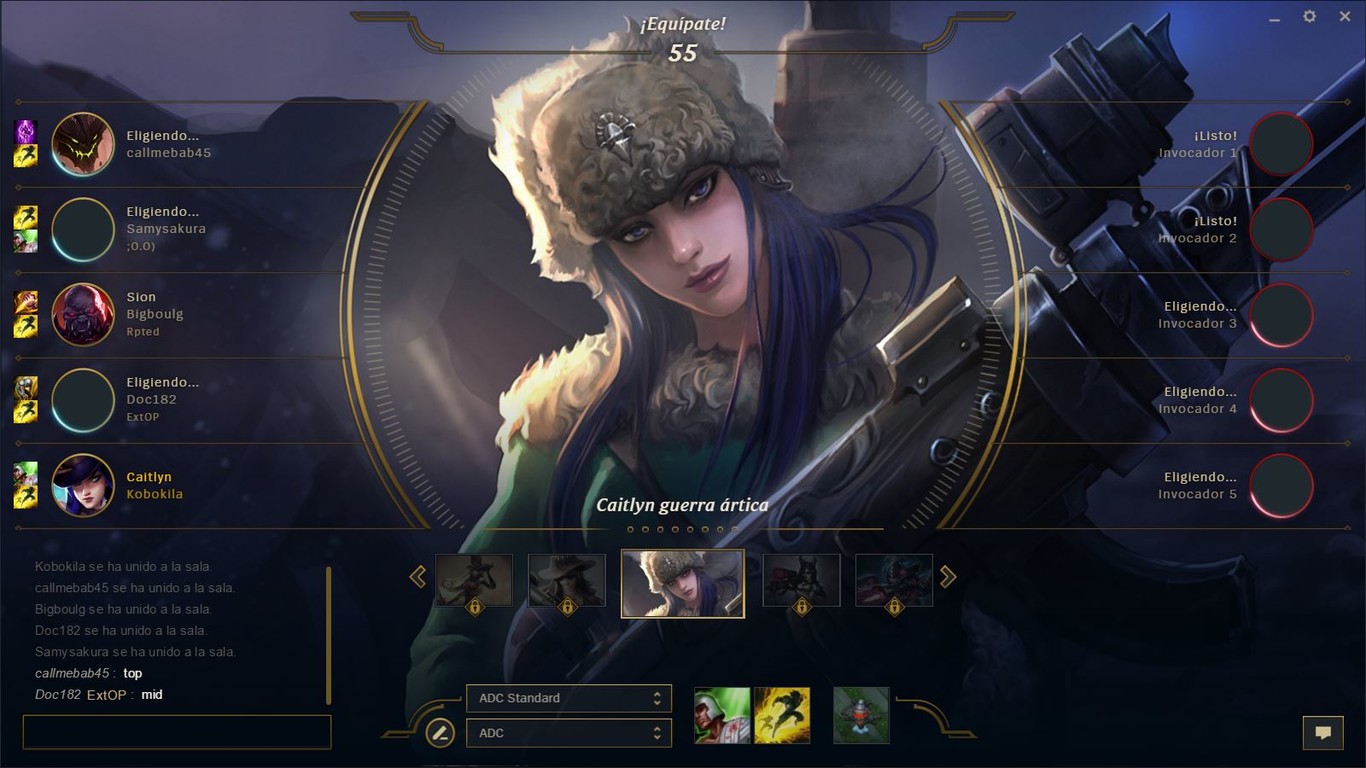Open the ADC spell loadout dropdown

tap(568, 733)
